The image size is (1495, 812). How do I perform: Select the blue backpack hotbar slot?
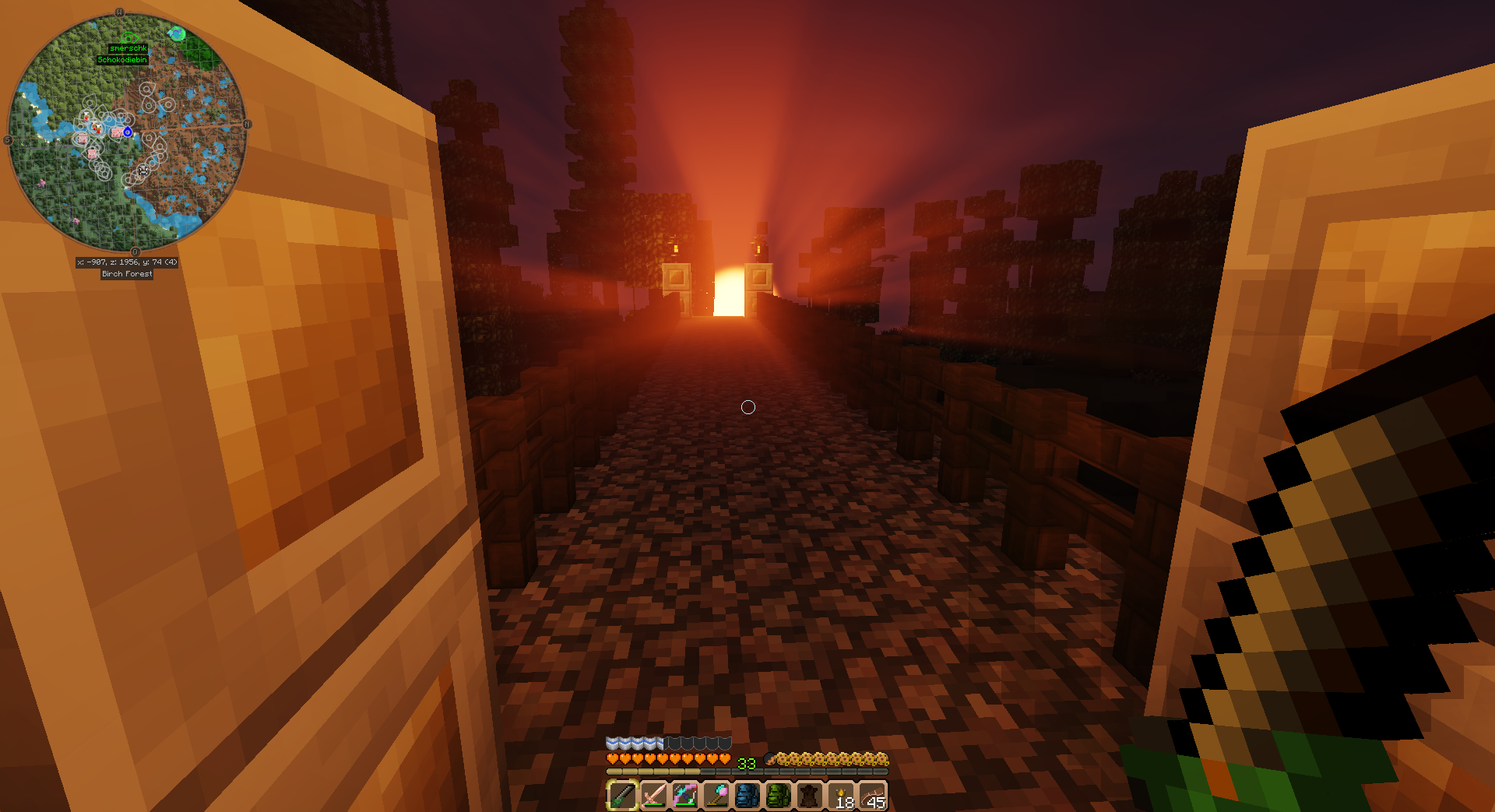(747, 795)
